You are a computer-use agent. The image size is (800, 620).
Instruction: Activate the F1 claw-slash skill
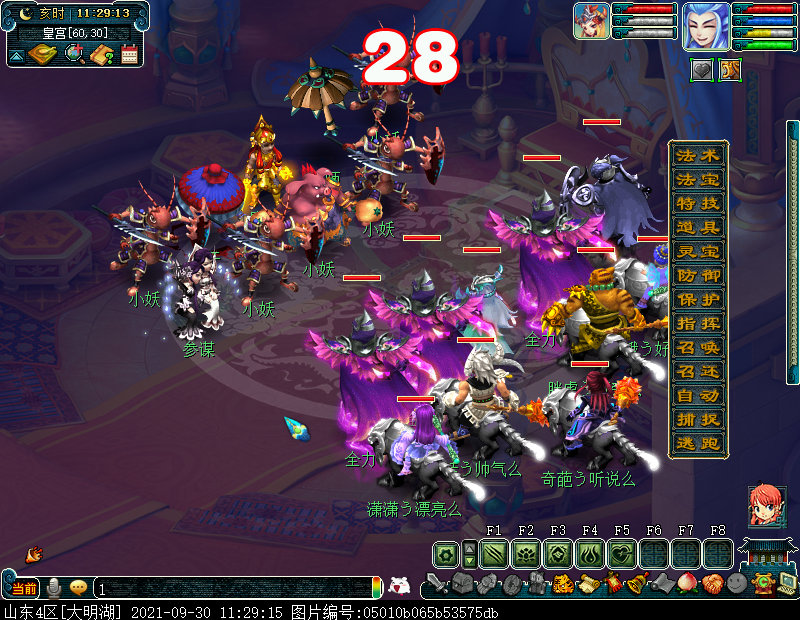(494, 554)
